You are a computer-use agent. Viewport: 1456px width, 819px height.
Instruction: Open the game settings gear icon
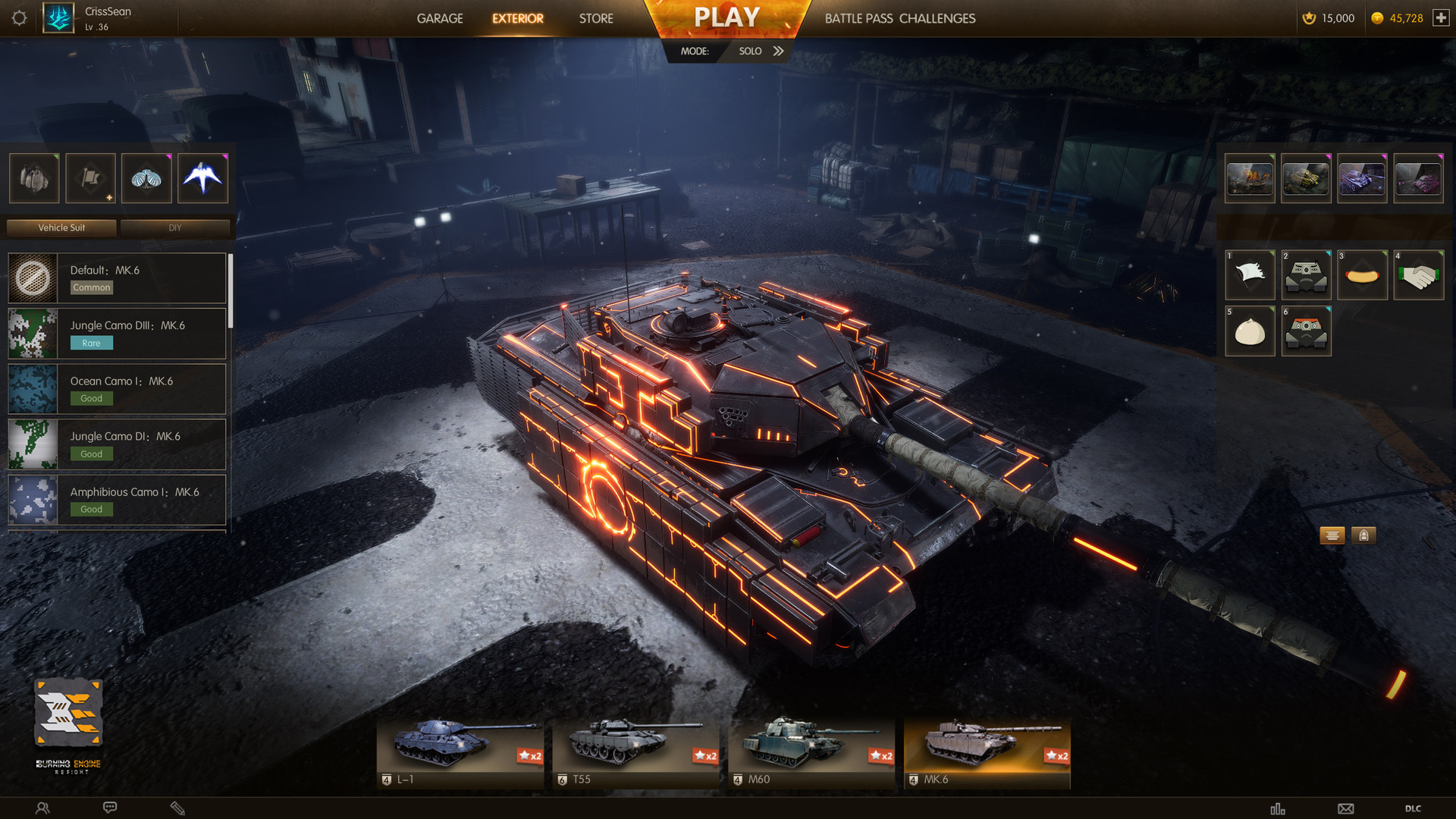[x=20, y=18]
